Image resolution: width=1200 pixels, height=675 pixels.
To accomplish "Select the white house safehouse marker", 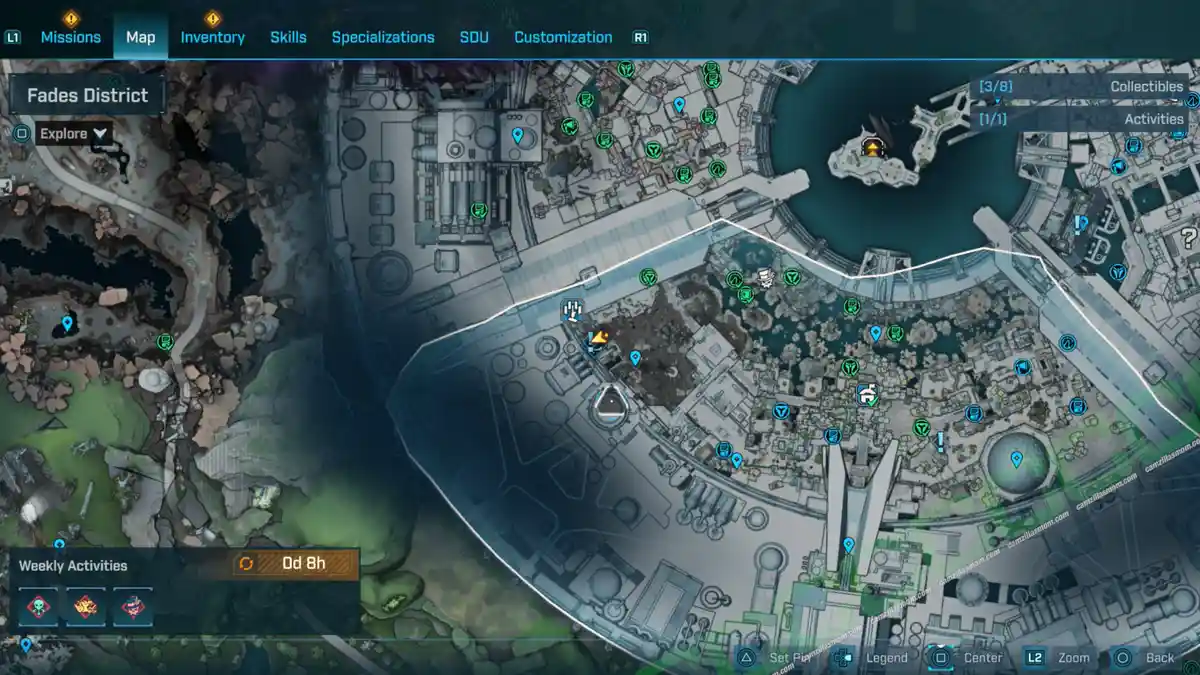I will point(867,393).
